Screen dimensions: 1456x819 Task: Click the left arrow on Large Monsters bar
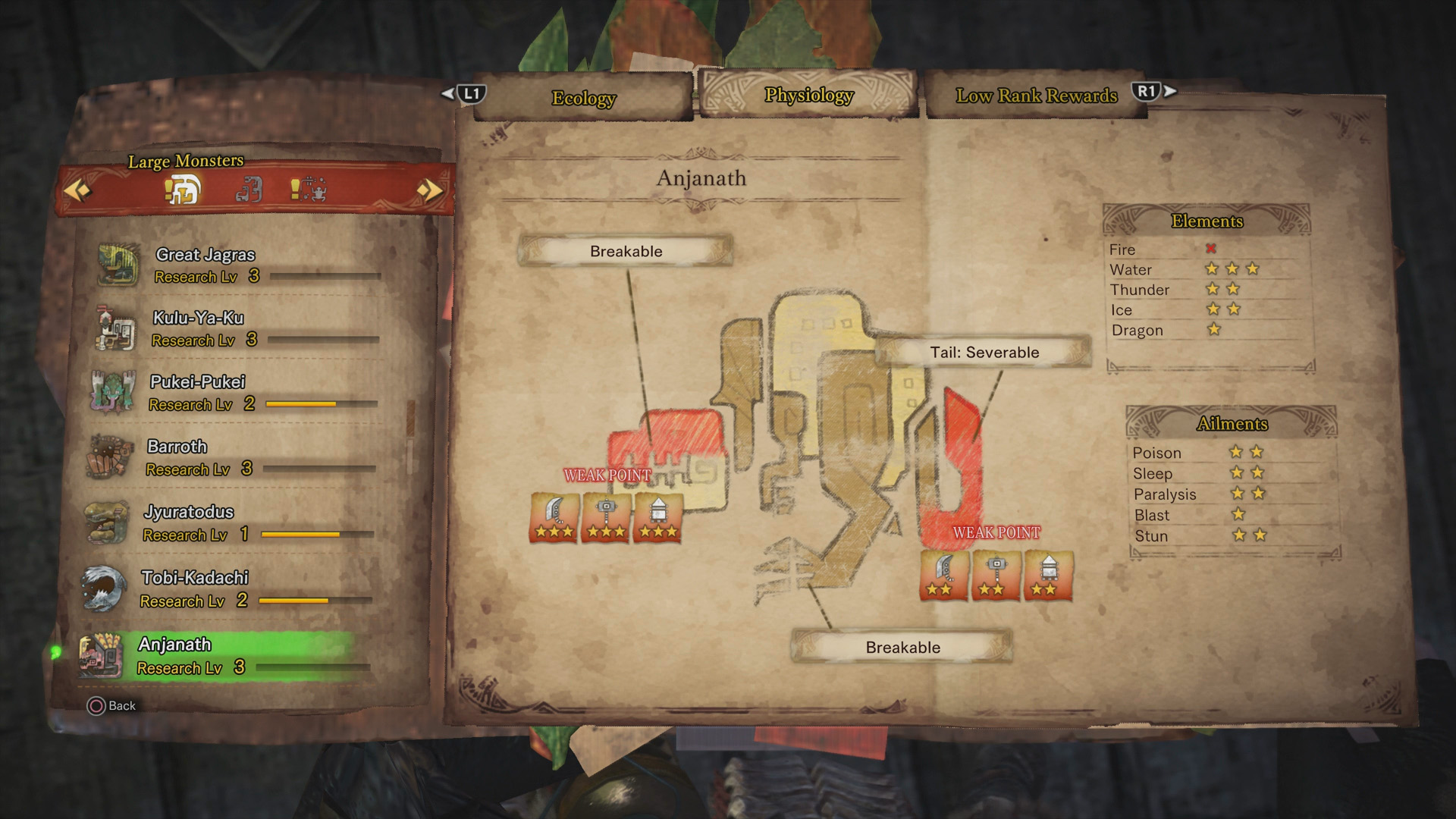point(77,190)
